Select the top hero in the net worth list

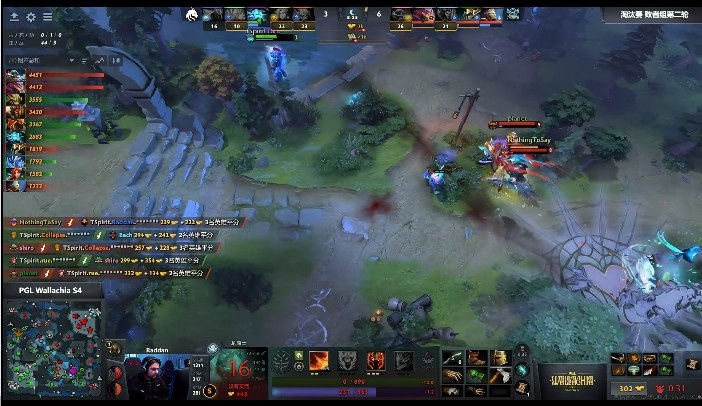(x=15, y=74)
